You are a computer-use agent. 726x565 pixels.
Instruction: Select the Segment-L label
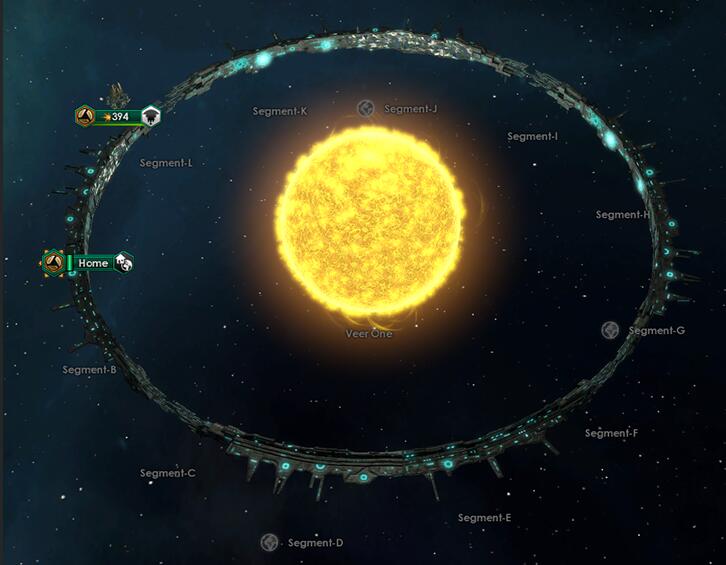coord(166,163)
